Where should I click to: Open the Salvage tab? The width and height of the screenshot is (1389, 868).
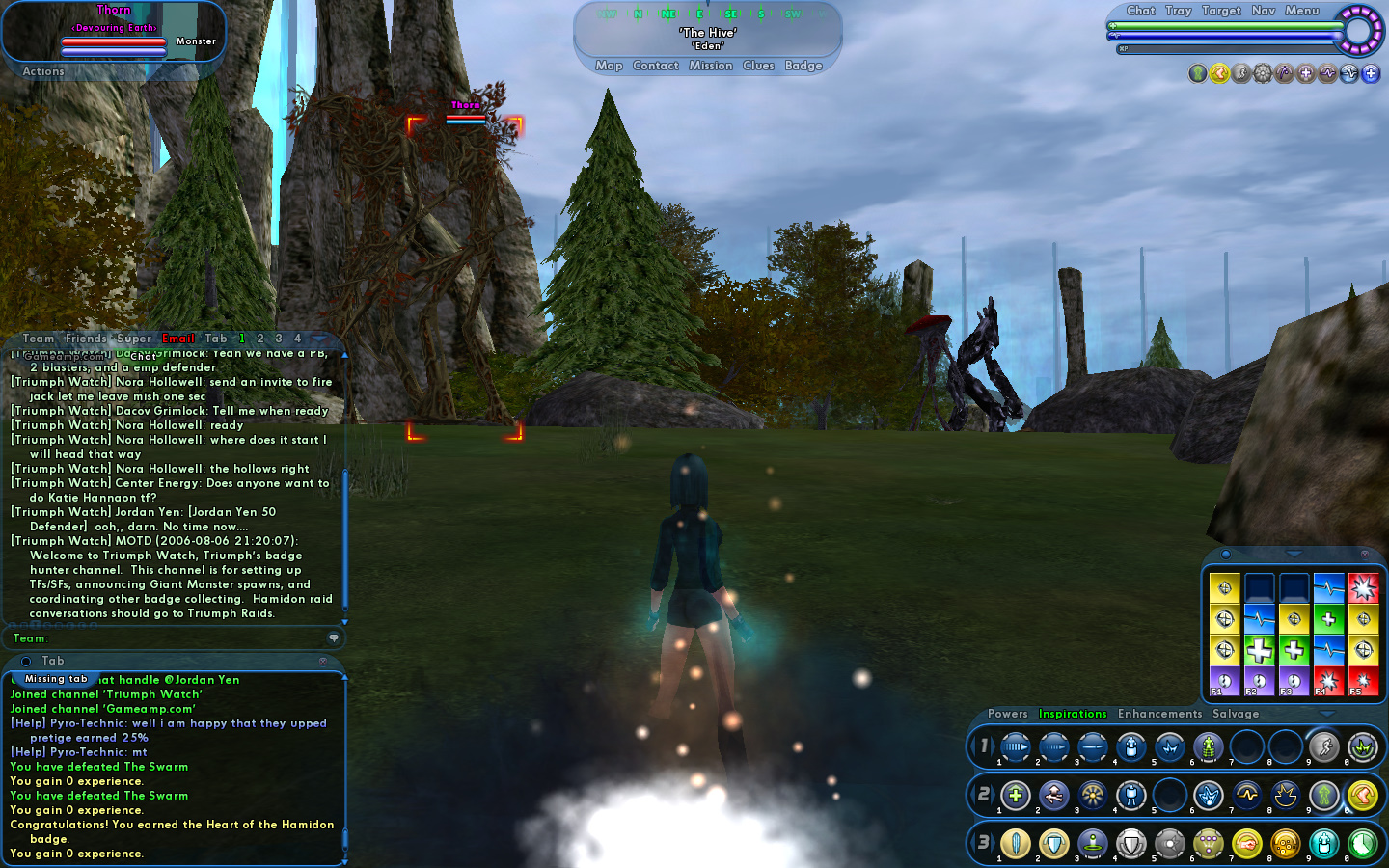(1236, 714)
